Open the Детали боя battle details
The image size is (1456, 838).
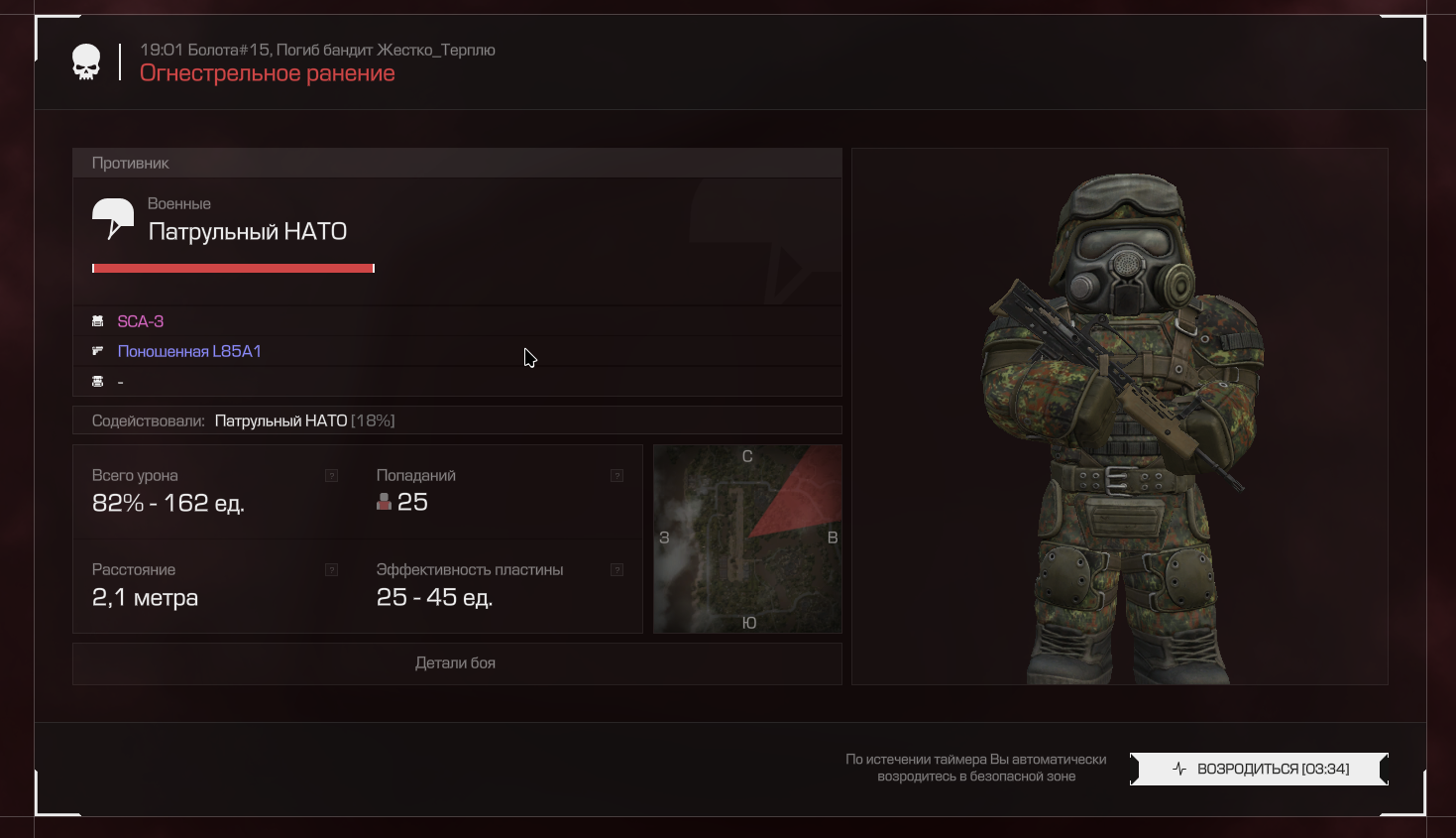pyautogui.click(x=456, y=663)
